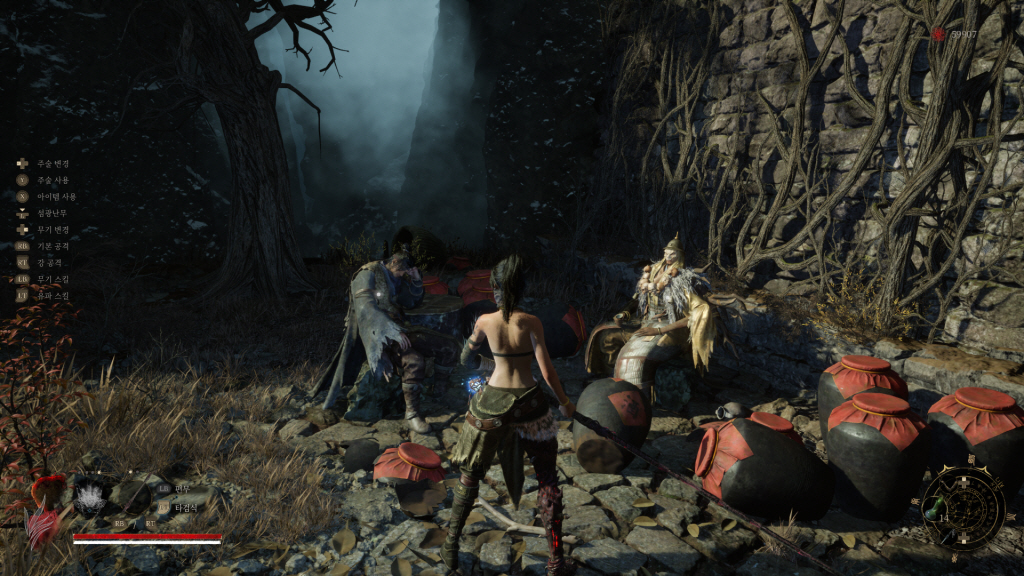Select the curved horn item slot
Viewport: 1024px width, 576px height.
950,485
